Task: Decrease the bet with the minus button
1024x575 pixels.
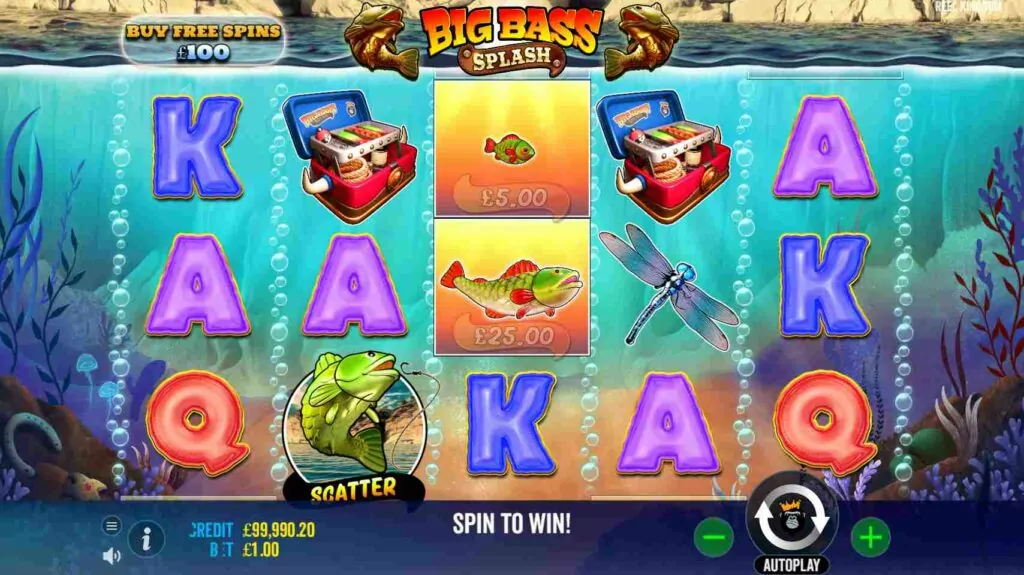Action: (x=713, y=538)
